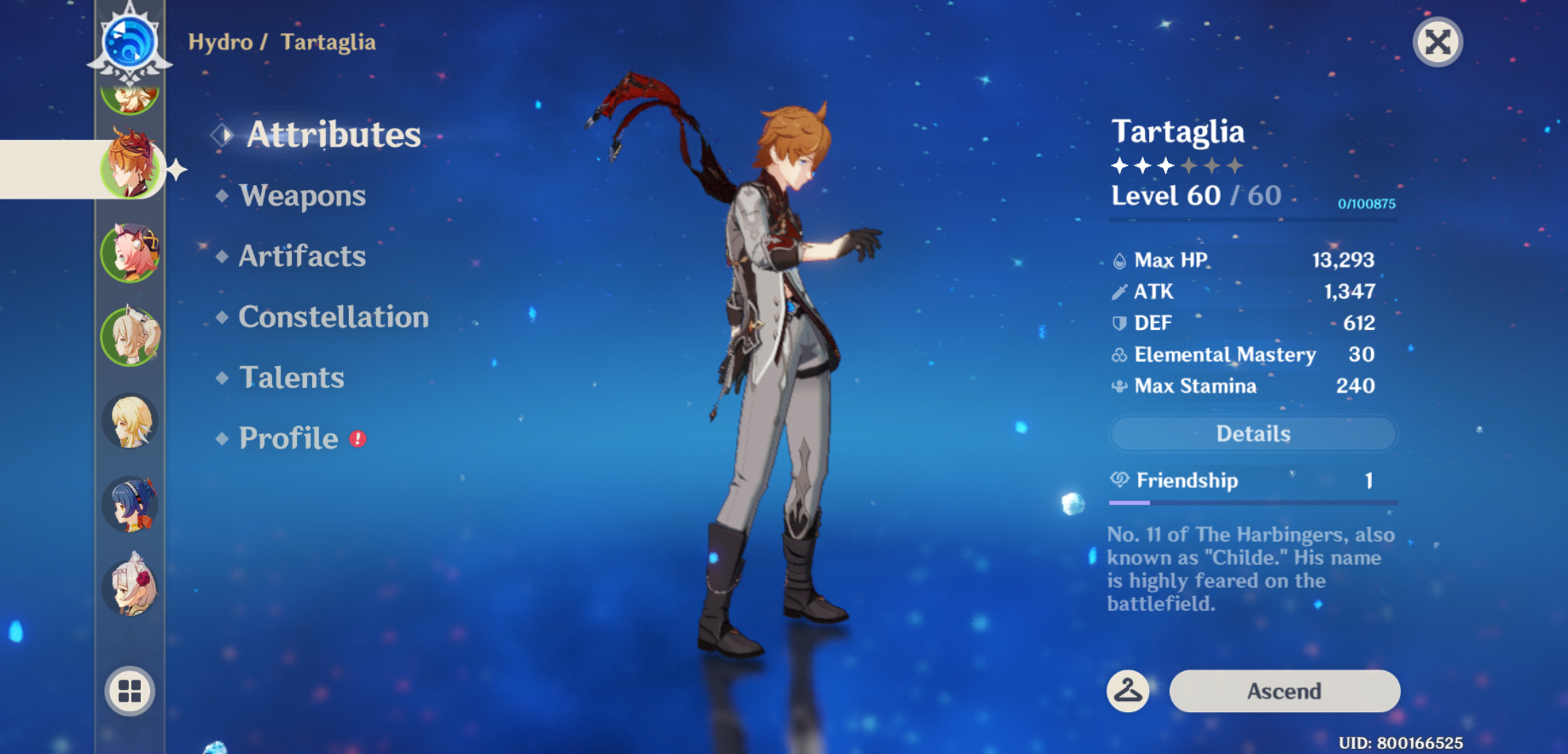Click the DEF shield icon
This screenshot has width=1568, height=754.
pyautogui.click(x=1120, y=323)
